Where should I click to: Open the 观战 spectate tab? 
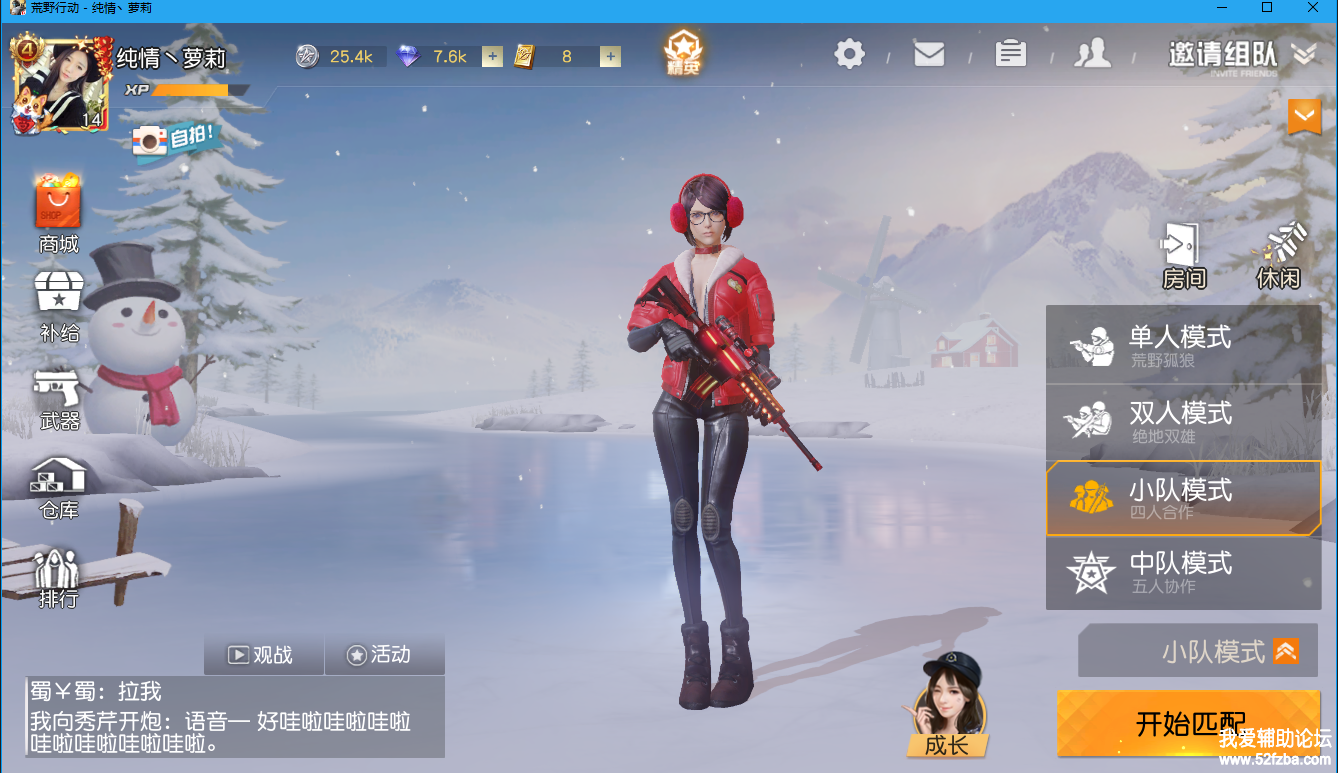tap(263, 655)
